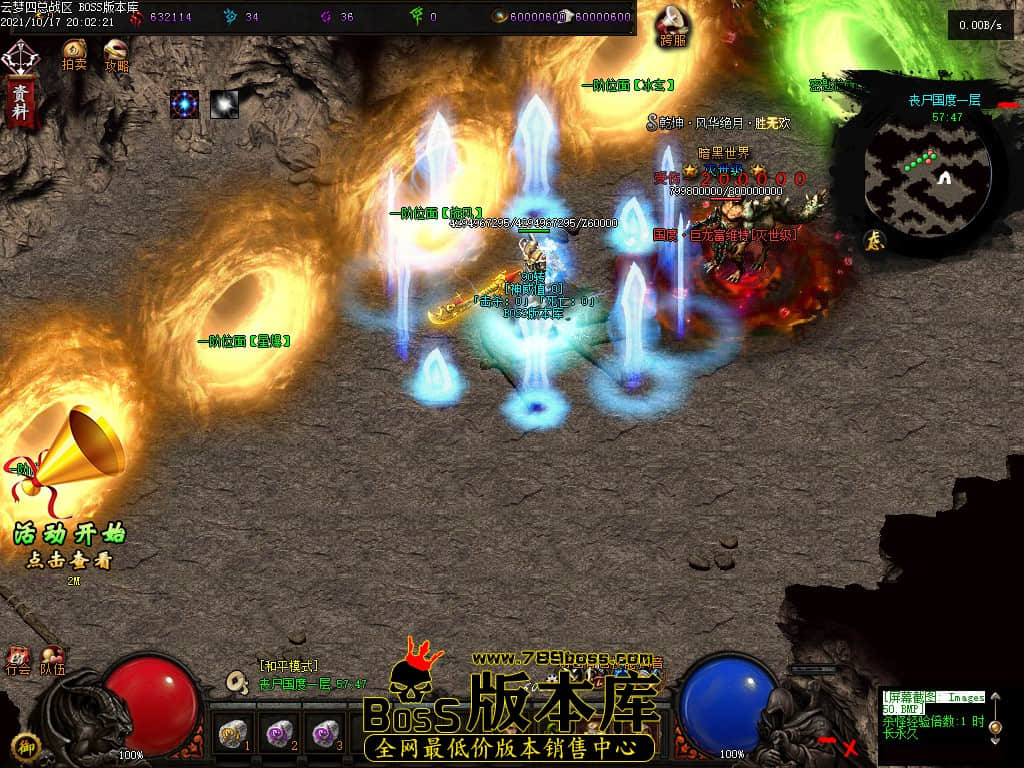Open the 拍卖 auction icon
1024x768 pixels.
[74, 52]
